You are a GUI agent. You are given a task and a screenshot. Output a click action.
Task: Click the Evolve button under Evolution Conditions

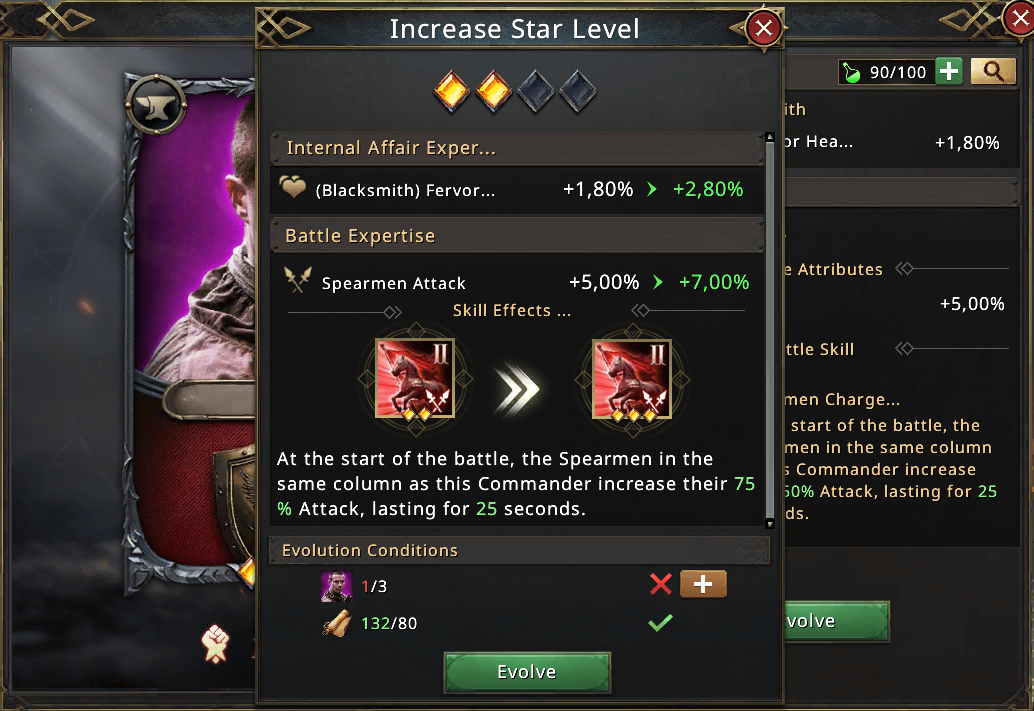click(526, 672)
